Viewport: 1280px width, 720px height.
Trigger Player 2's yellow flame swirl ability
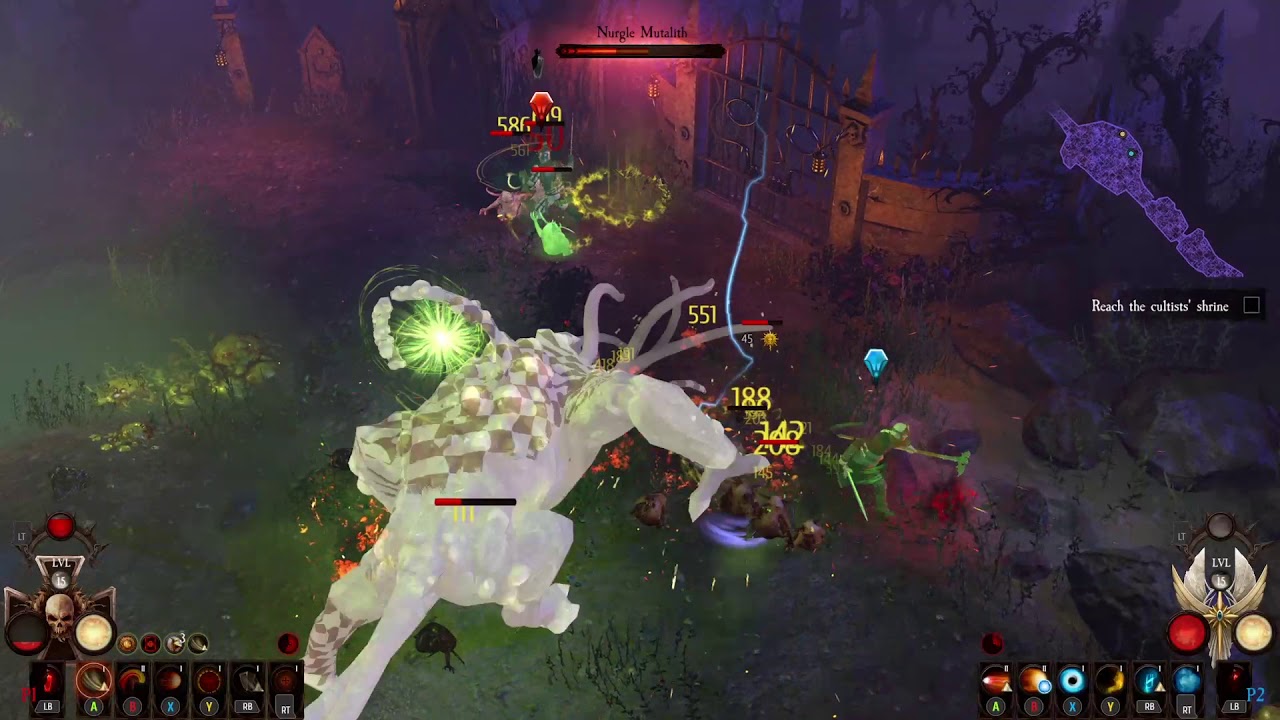pos(1110,682)
